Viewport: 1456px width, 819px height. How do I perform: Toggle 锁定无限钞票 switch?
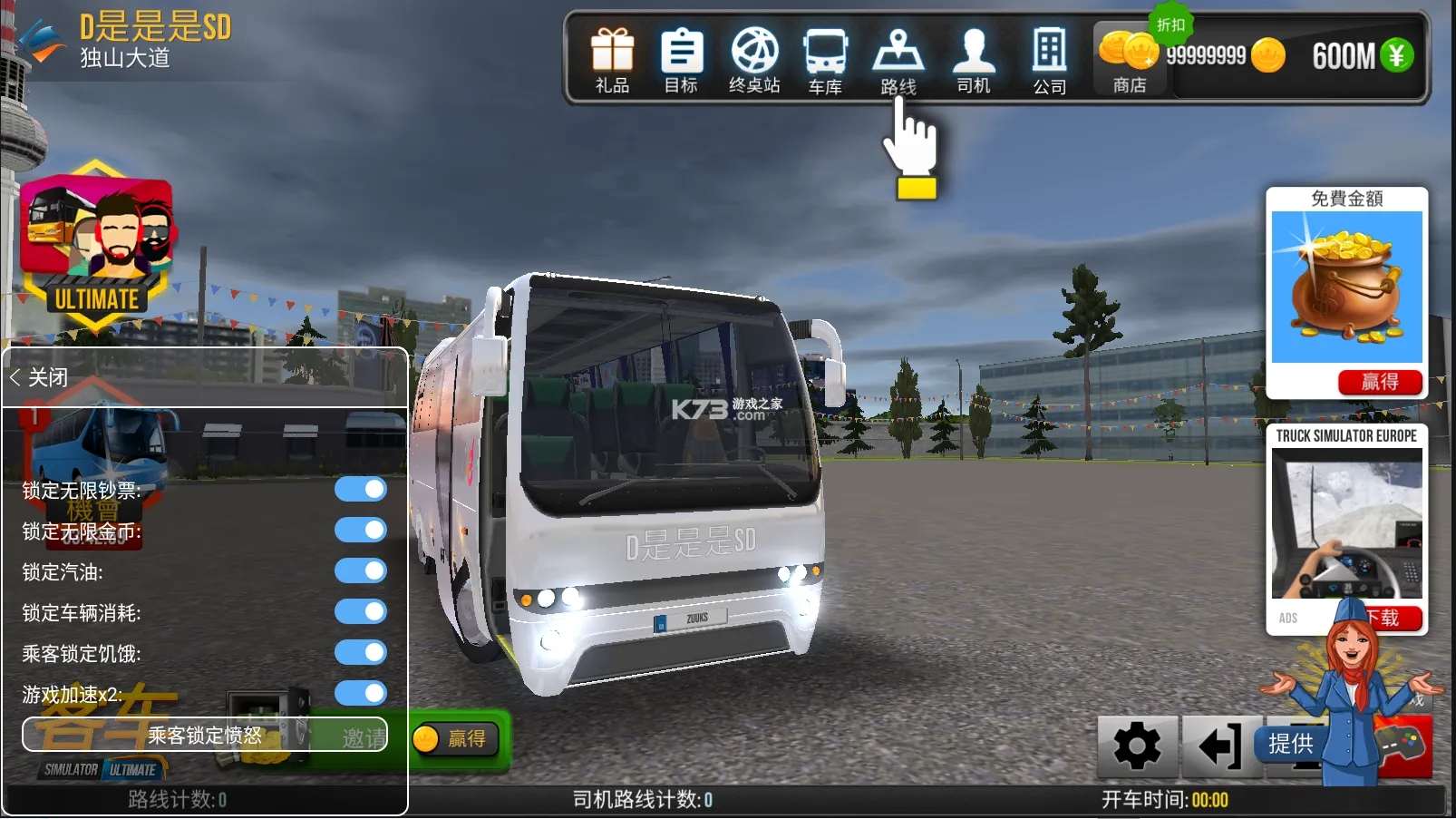click(361, 490)
